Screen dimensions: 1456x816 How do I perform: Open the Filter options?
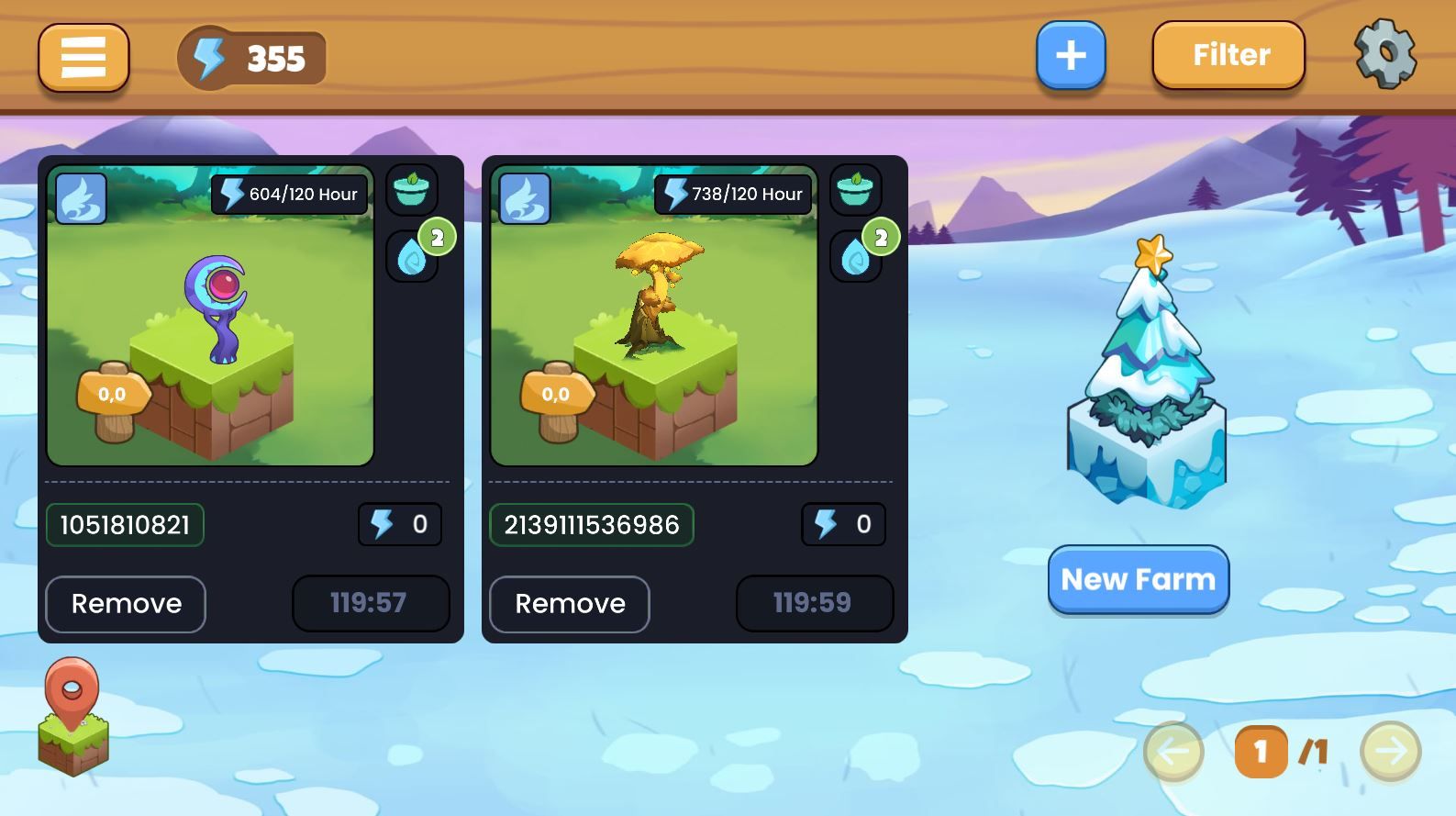(1228, 56)
